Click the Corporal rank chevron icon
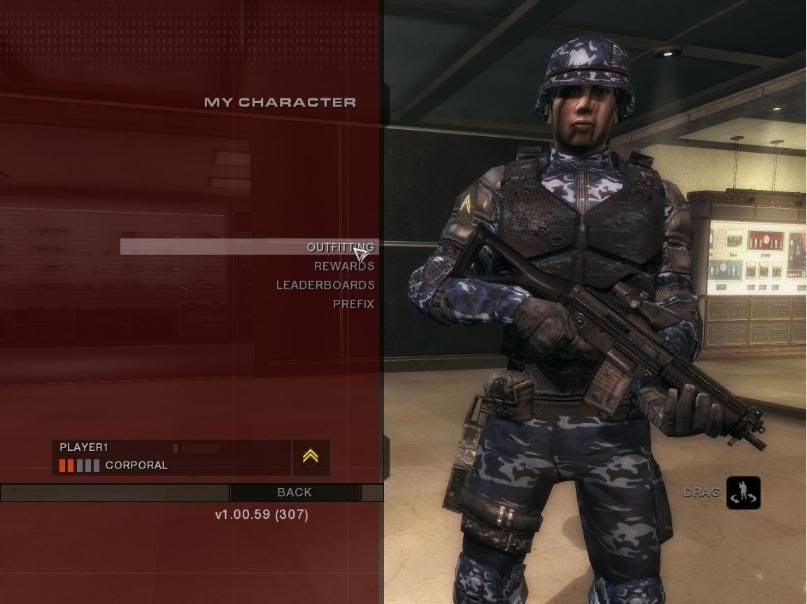 [x=310, y=457]
